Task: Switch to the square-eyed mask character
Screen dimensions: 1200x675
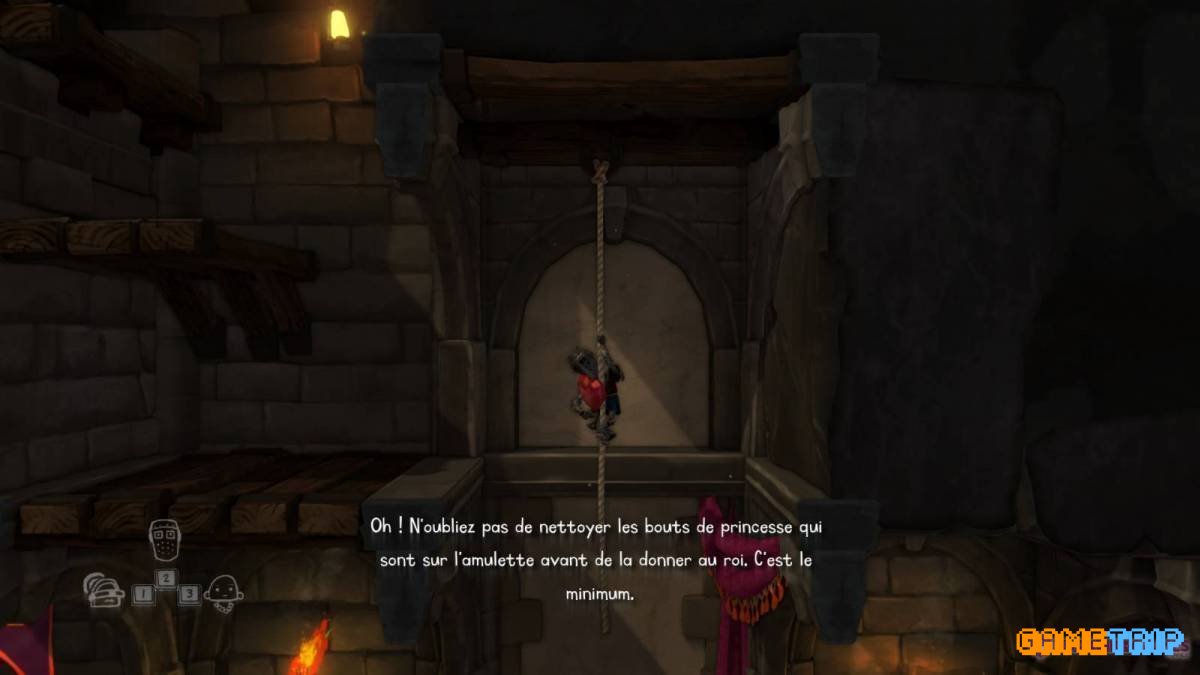Action: [x=164, y=541]
